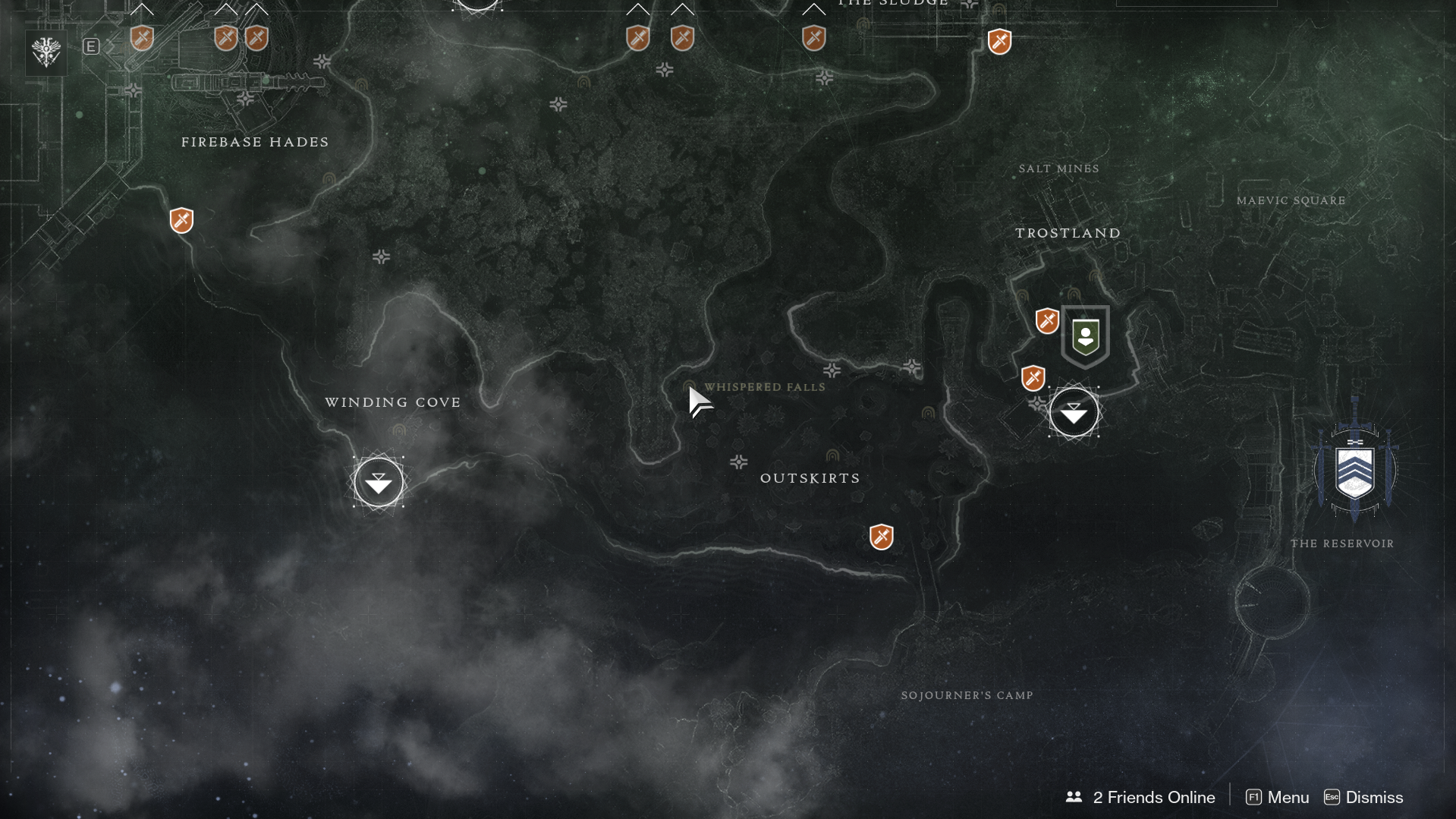Open the 2 Friends Online roster

point(1140,797)
